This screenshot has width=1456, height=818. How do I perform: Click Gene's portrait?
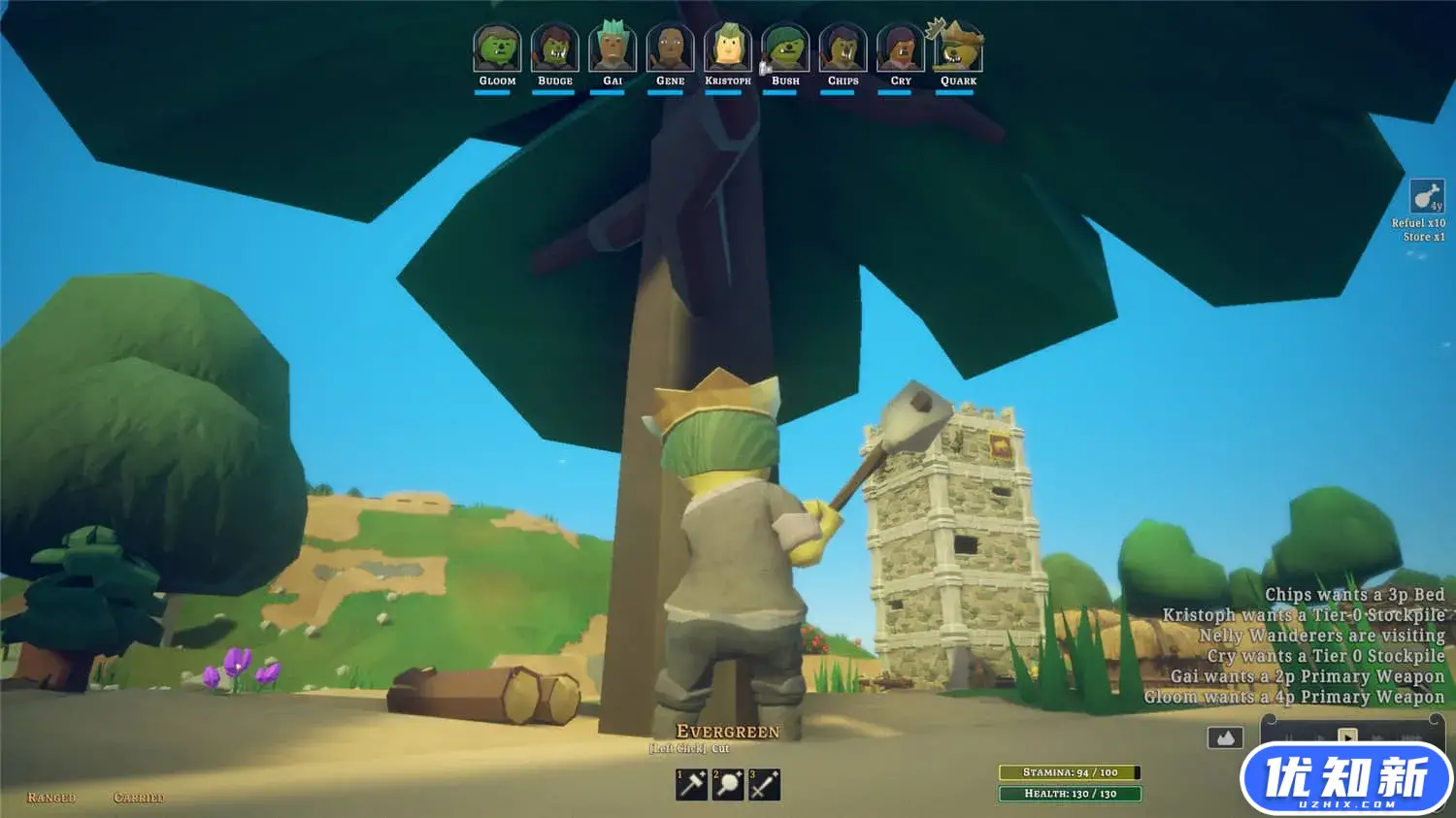(670, 49)
